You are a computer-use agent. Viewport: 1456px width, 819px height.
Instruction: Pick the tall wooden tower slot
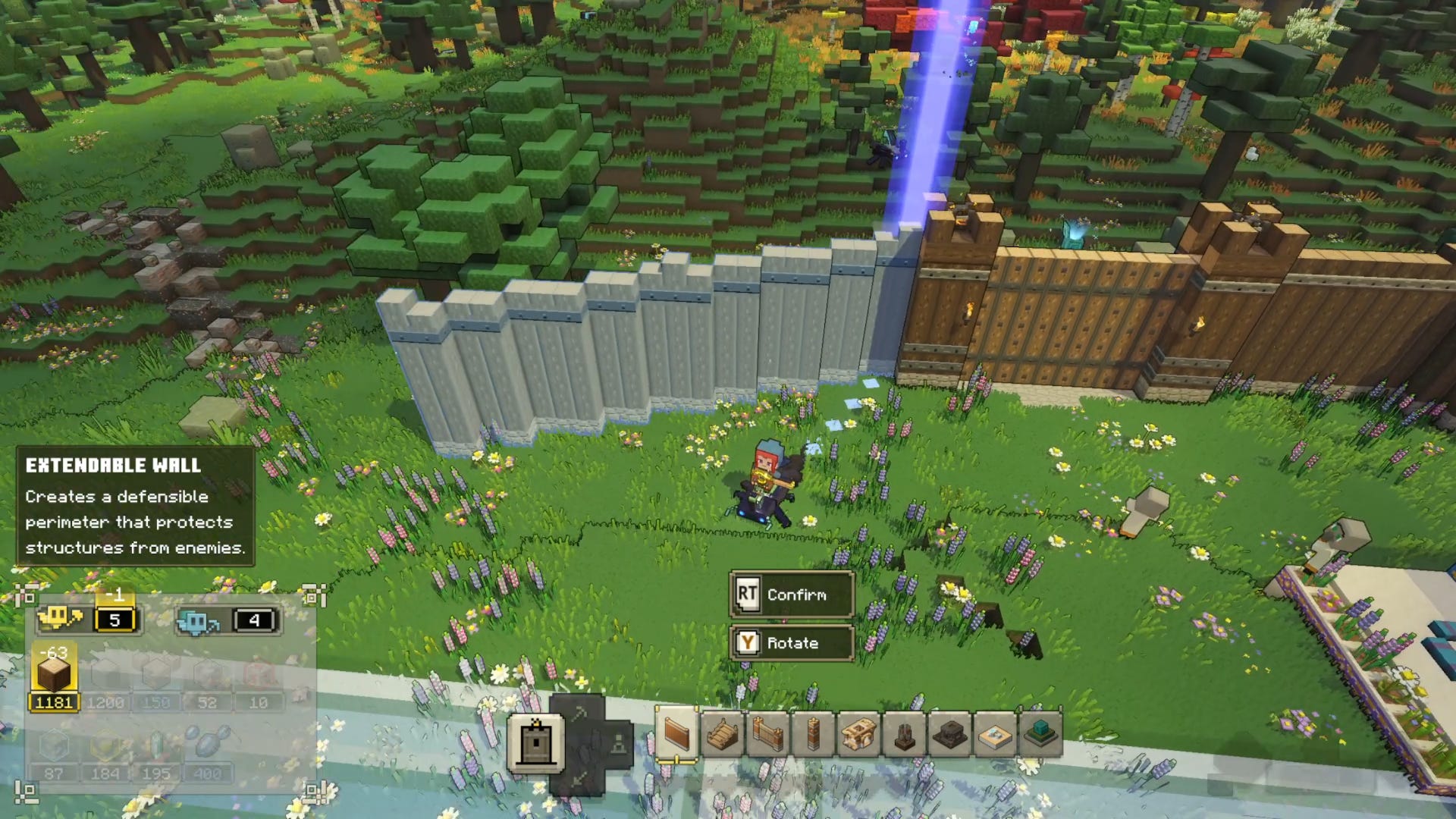(813, 734)
